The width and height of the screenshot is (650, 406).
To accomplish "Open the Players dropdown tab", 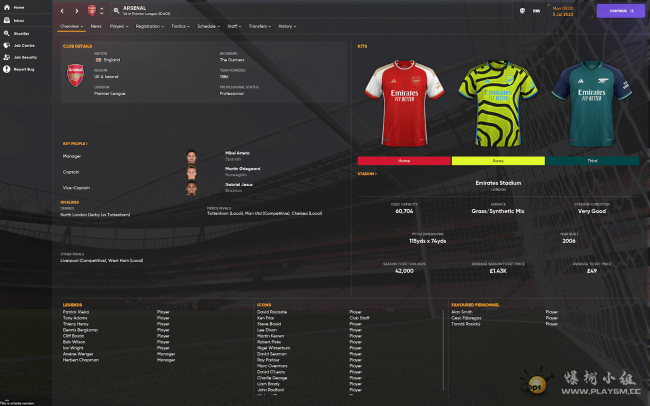I will coord(118,26).
